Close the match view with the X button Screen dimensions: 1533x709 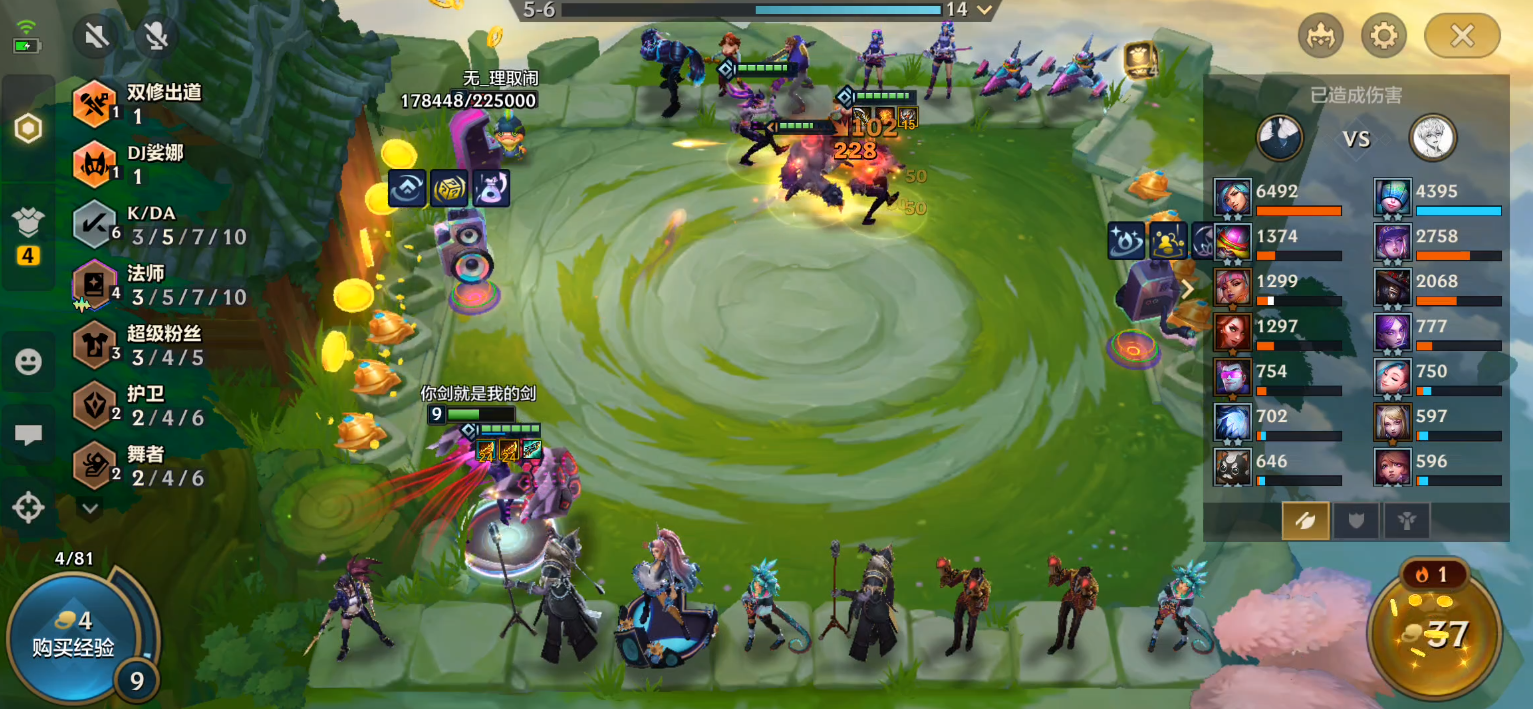[1461, 37]
